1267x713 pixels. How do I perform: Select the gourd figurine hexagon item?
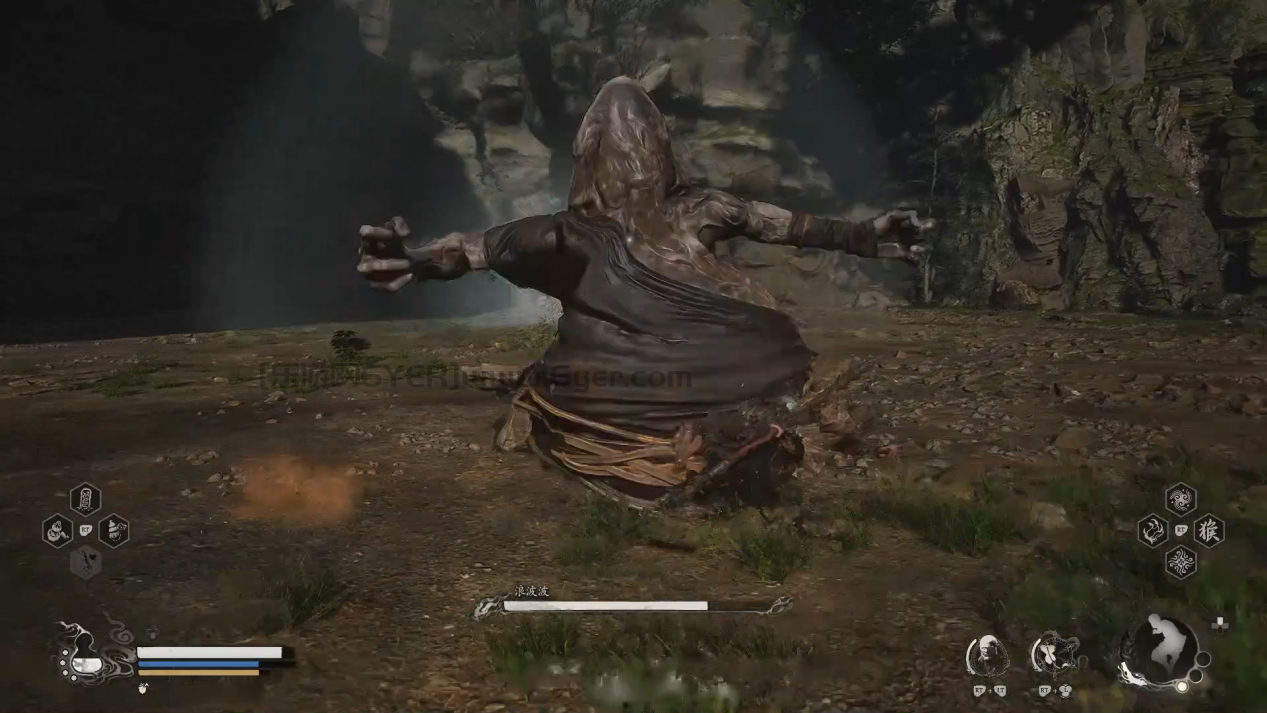113,530
